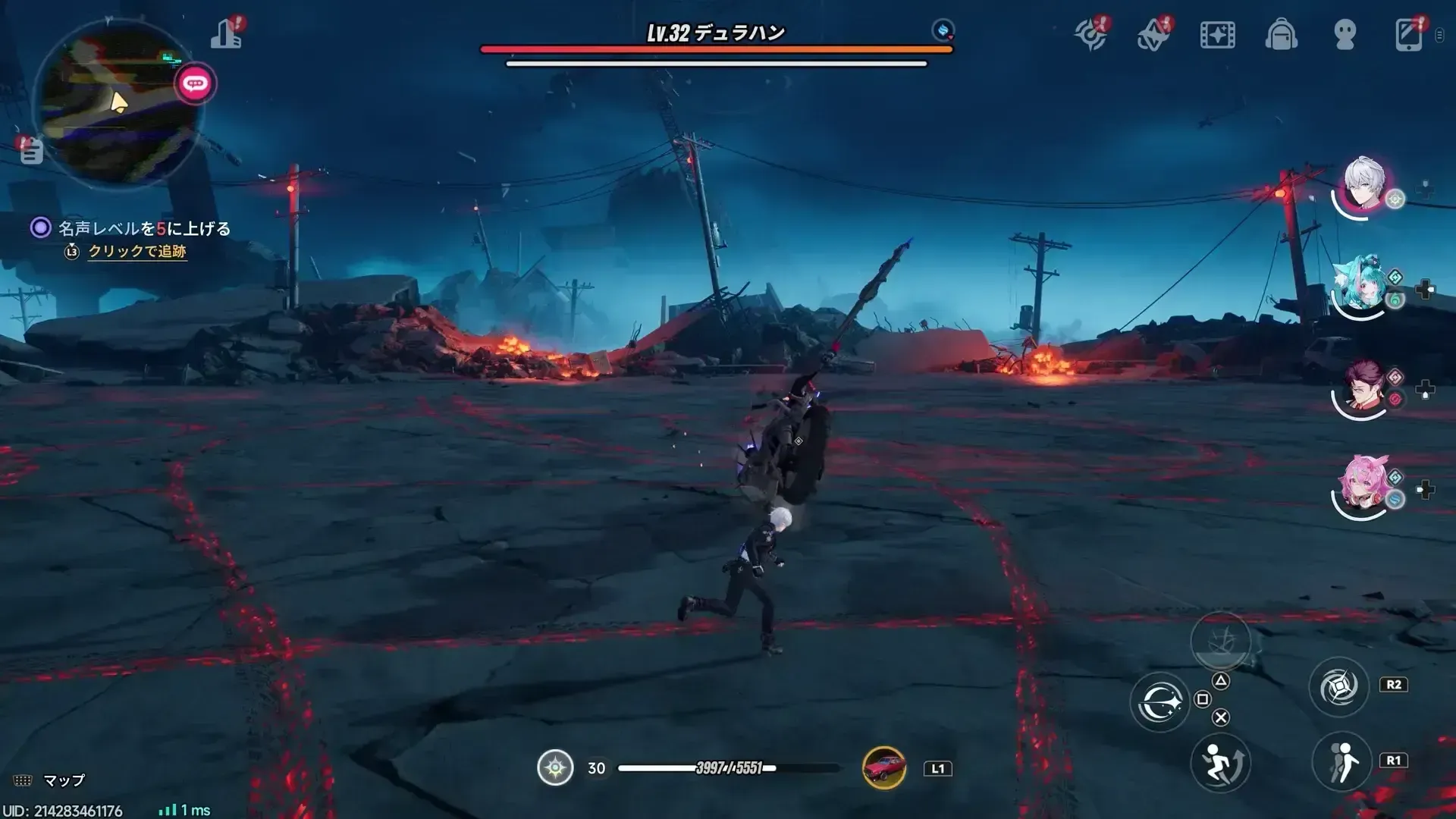Screen dimensions: 1456x819
Task: Open the film gallery icon in top bar
Action: (x=1218, y=34)
